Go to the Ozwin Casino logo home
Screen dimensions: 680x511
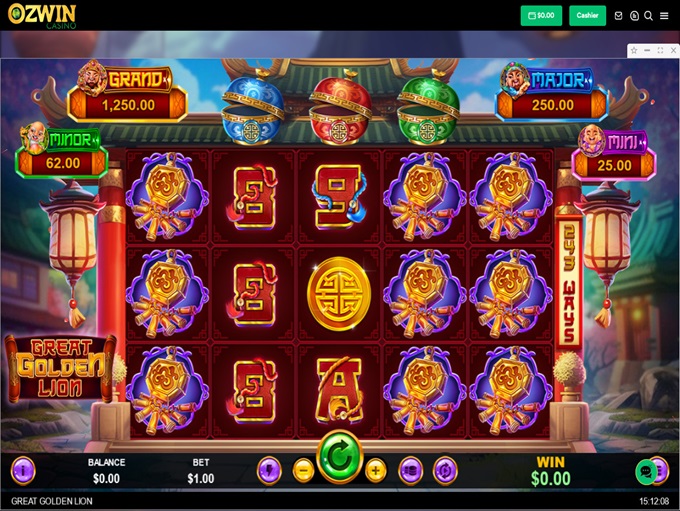pyautogui.click(x=42, y=15)
